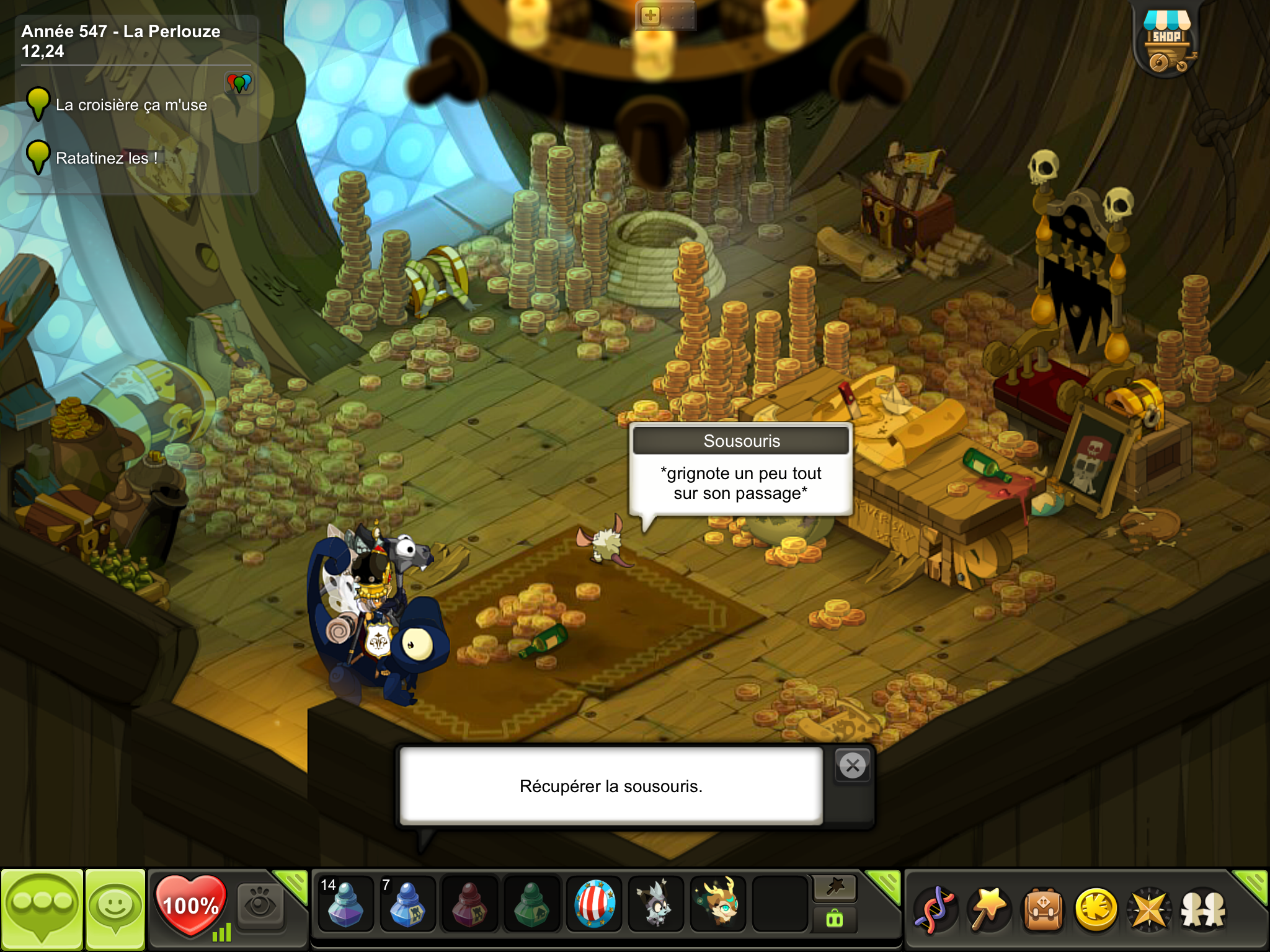Switch hotbar to the green bag items tab

(x=835, y=919)
